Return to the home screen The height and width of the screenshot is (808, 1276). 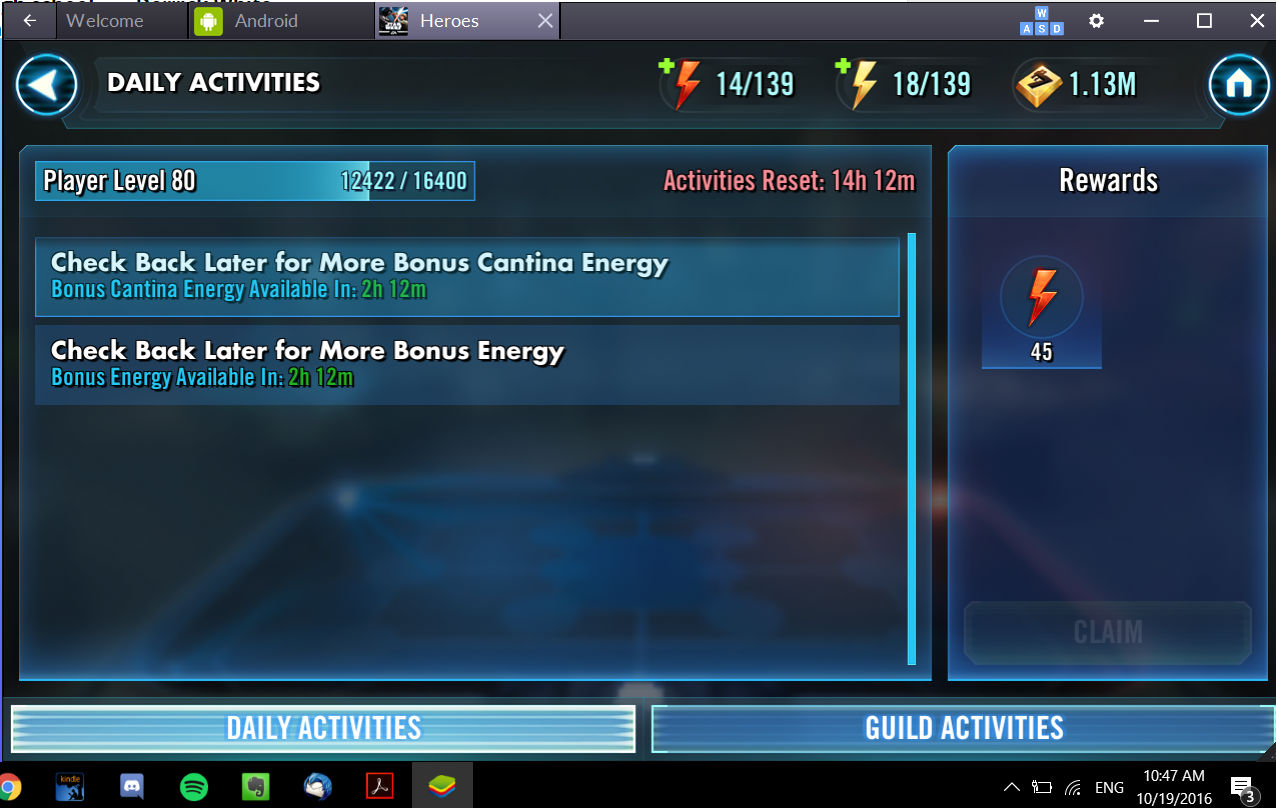click(x=1238, y=85)
